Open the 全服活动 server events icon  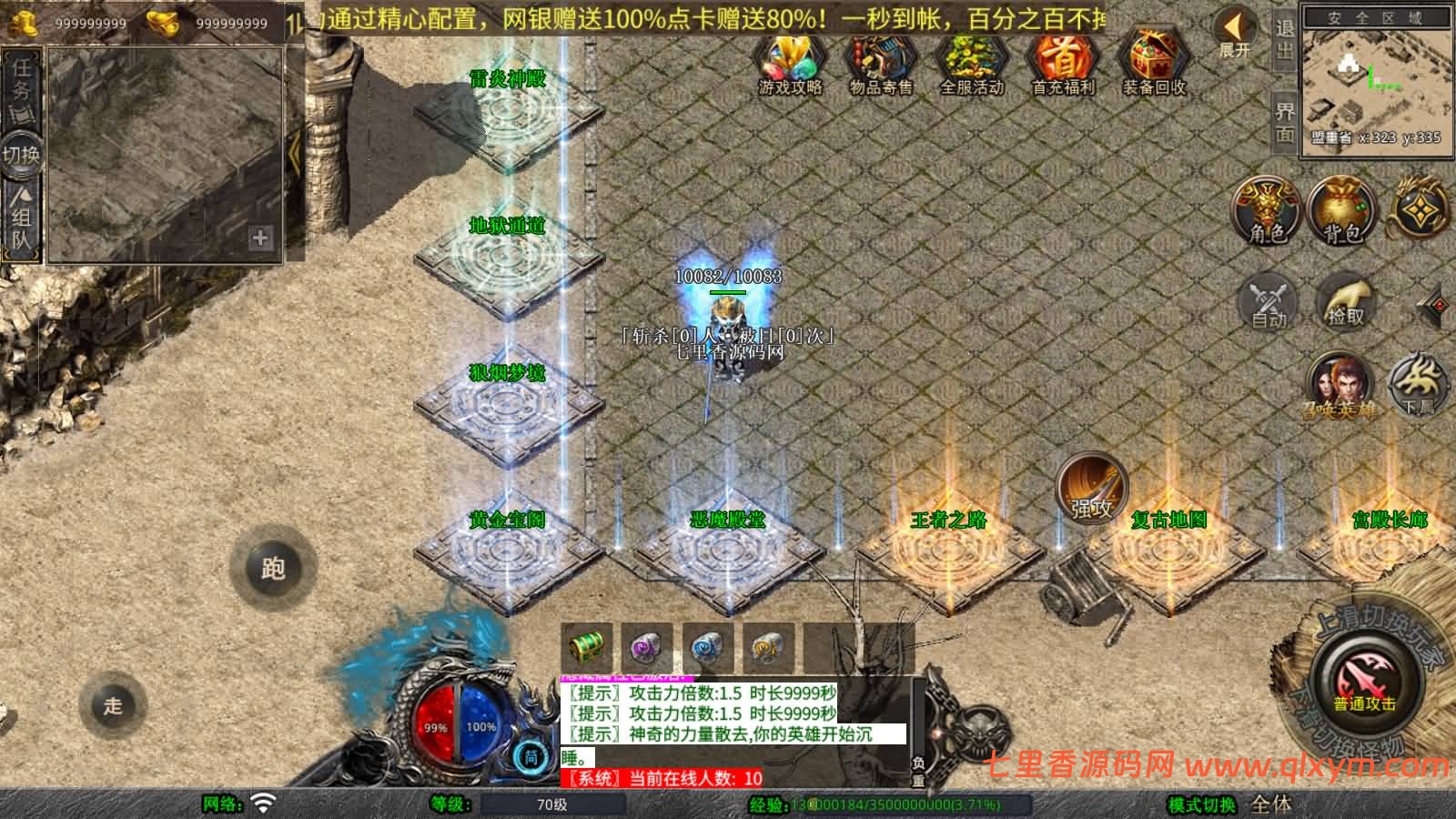tap(971, 62)
